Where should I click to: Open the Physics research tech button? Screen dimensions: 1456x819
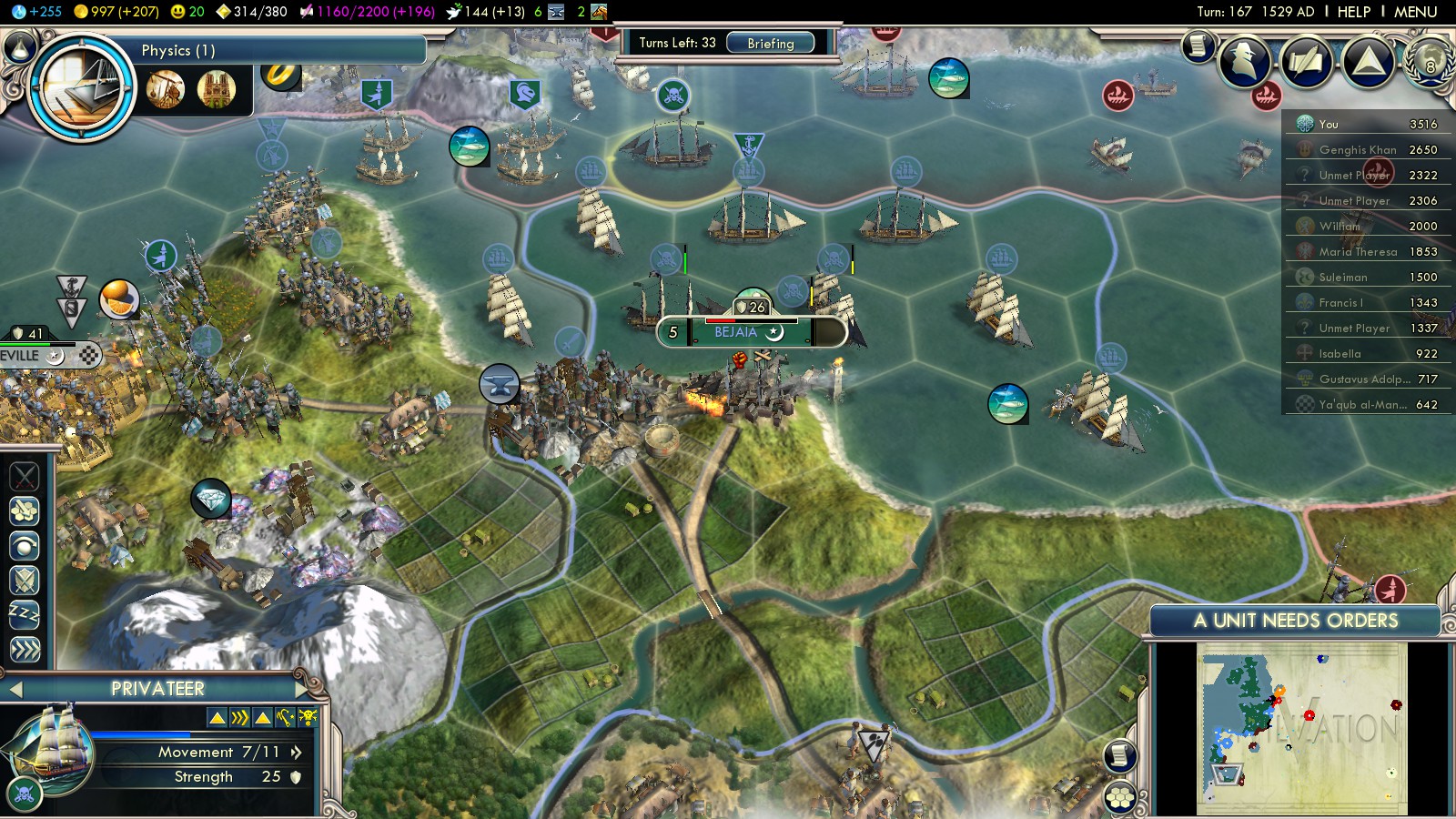click(82, 88)
